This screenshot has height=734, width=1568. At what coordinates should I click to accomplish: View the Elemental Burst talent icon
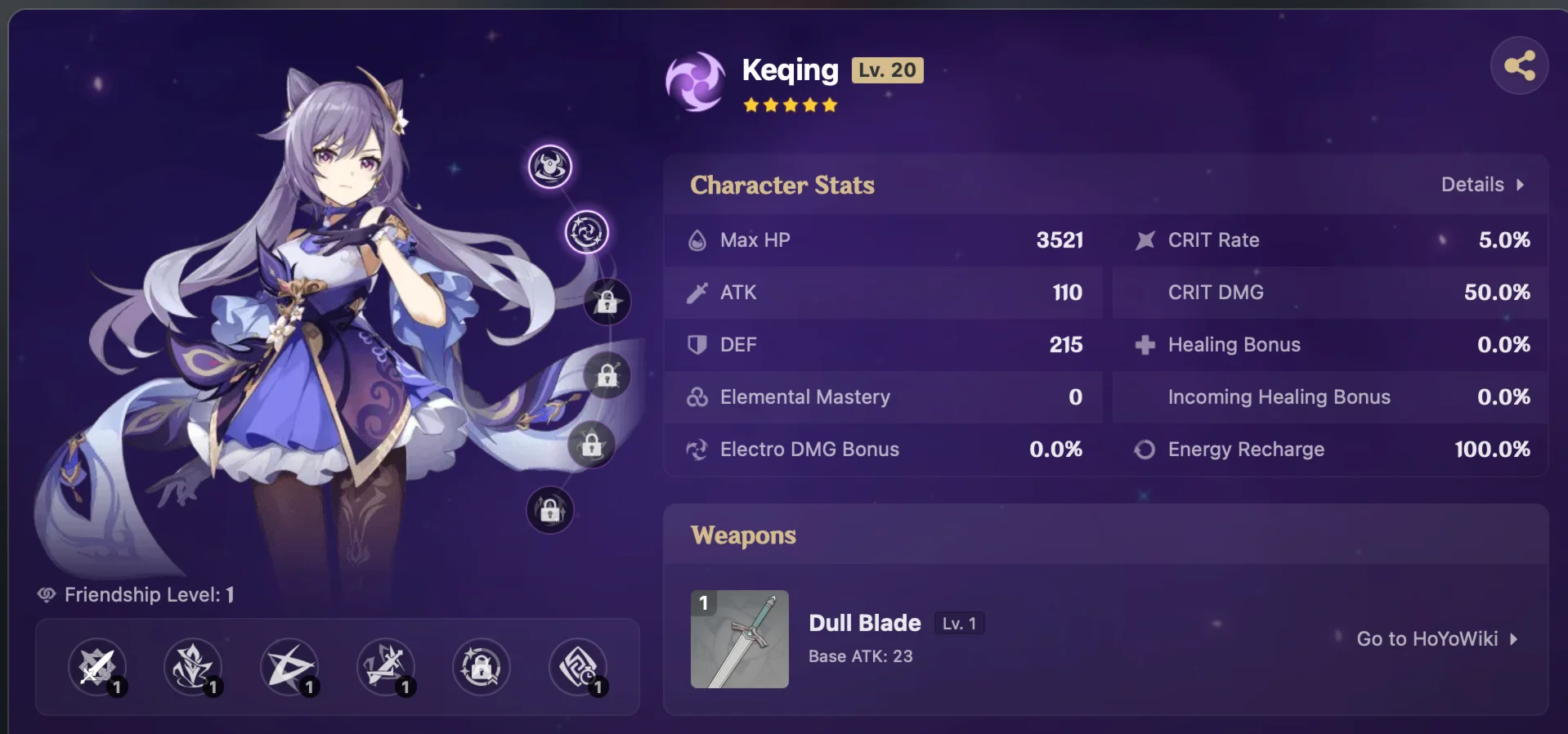pos(291,668)
